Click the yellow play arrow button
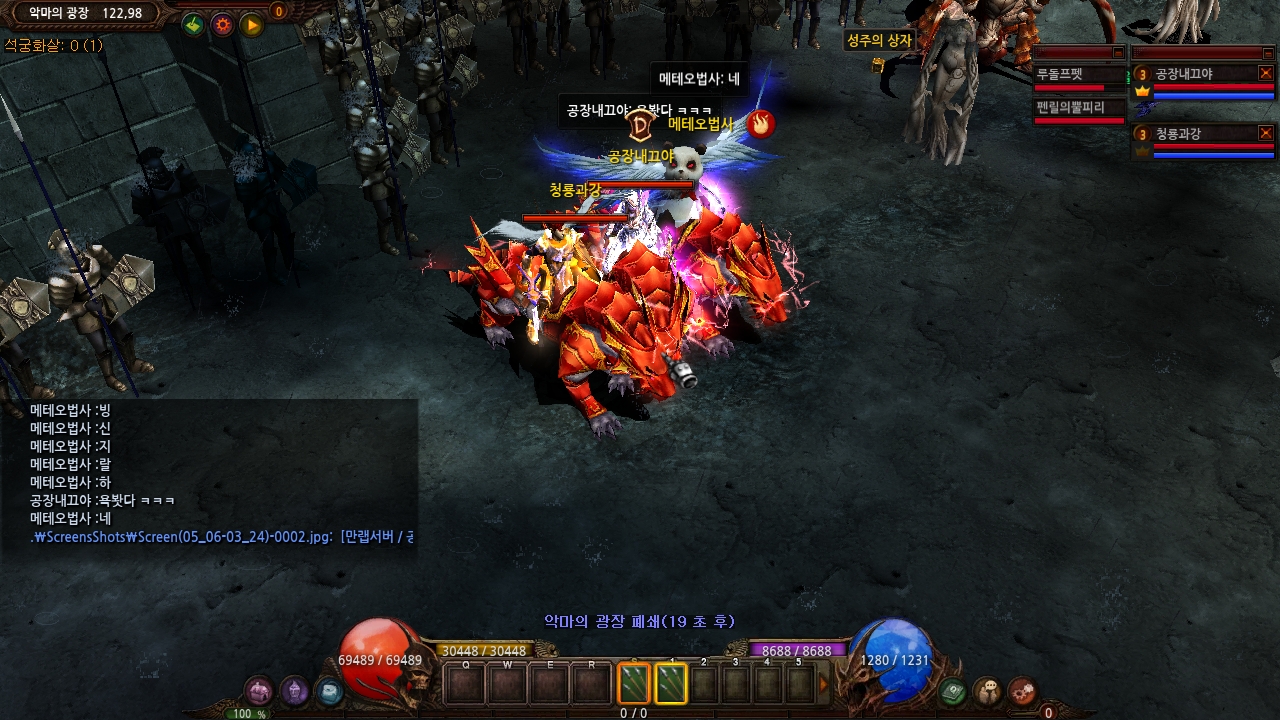 tap(251, 24)
